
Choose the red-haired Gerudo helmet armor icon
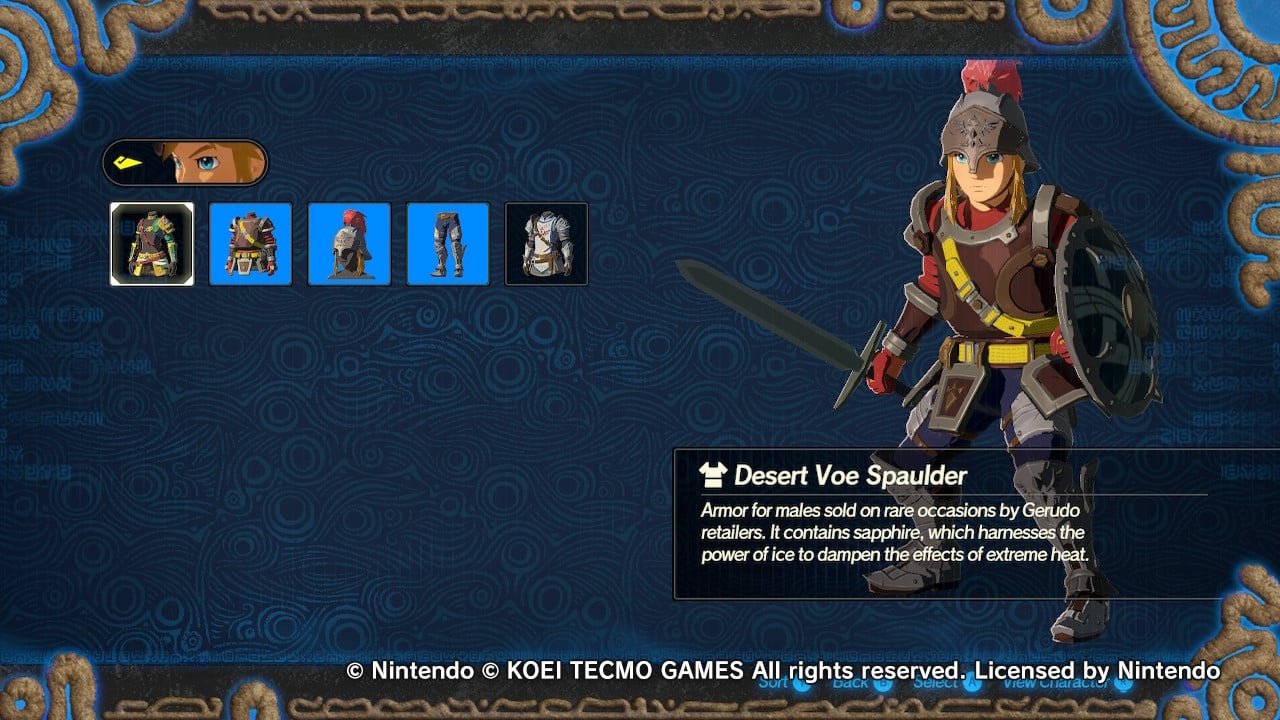[x=349, y=243]
